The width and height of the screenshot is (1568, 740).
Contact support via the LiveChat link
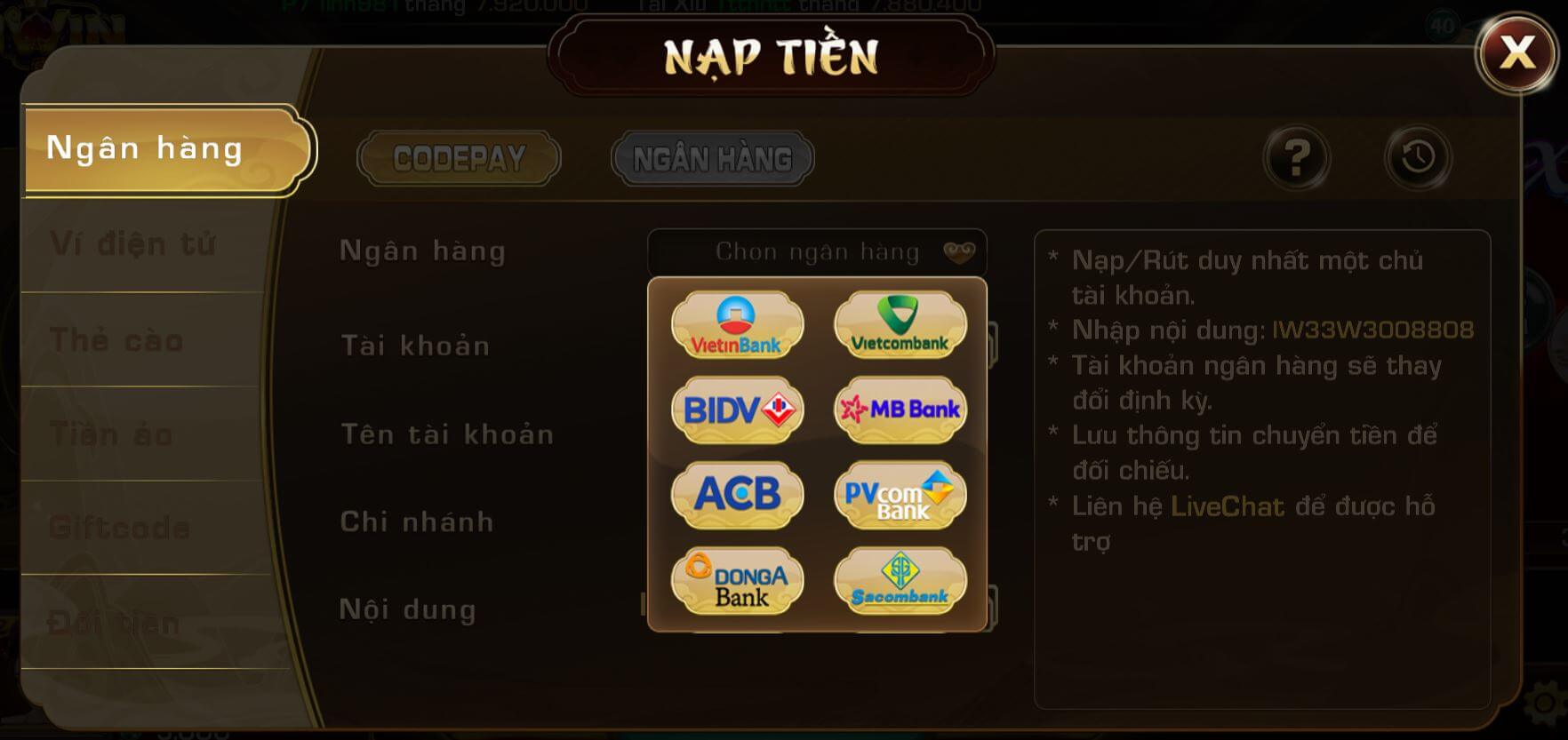1228,505
